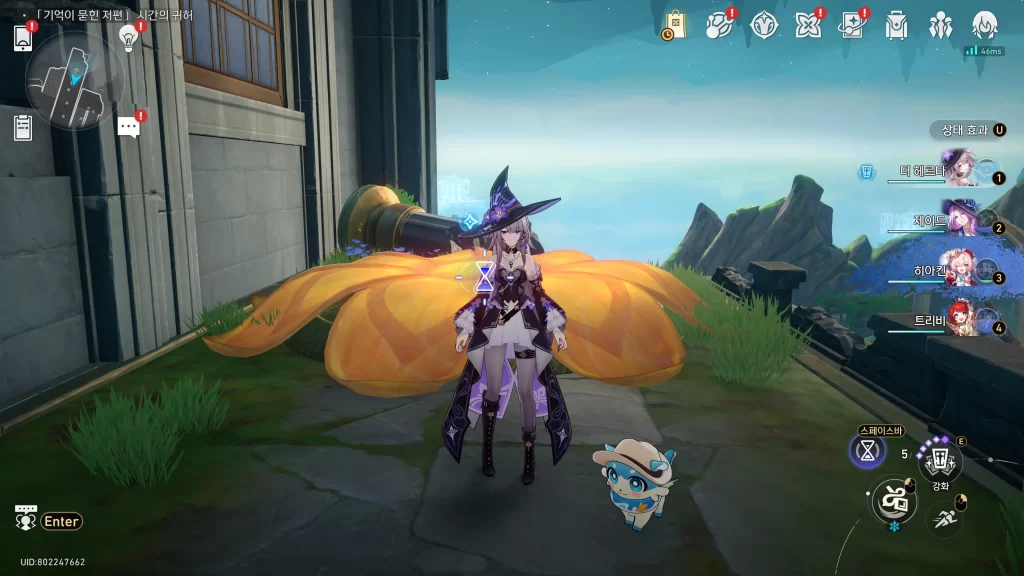Screen dimensions: 1024x576
Task: Open the team lineup icon
Action: point(940,25)
